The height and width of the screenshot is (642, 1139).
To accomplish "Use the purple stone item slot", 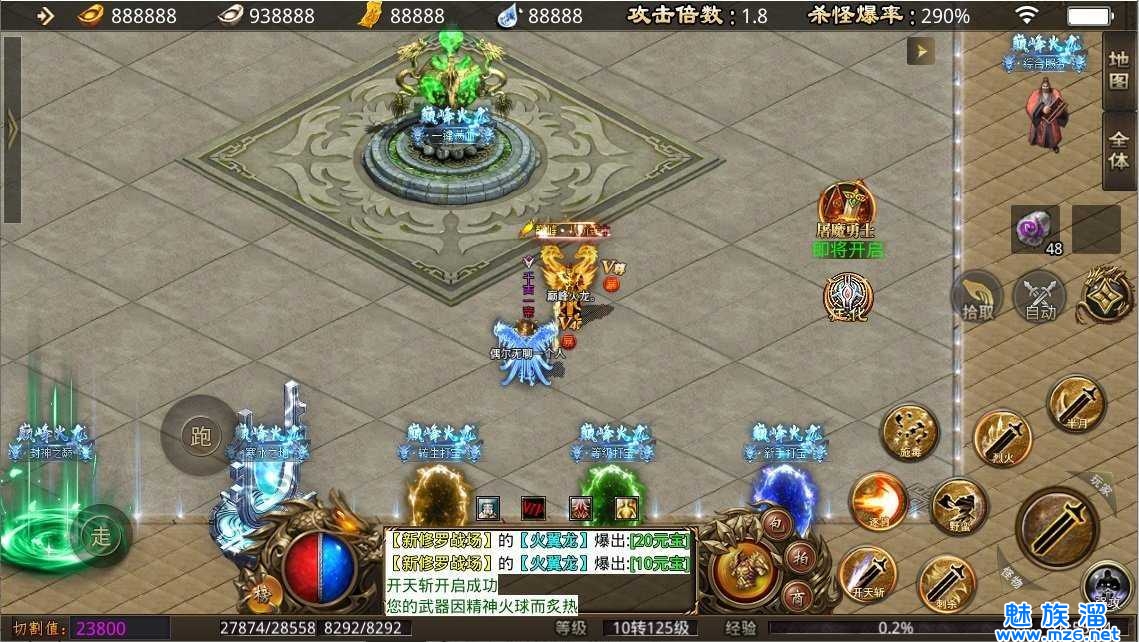I will point(1035,229).
